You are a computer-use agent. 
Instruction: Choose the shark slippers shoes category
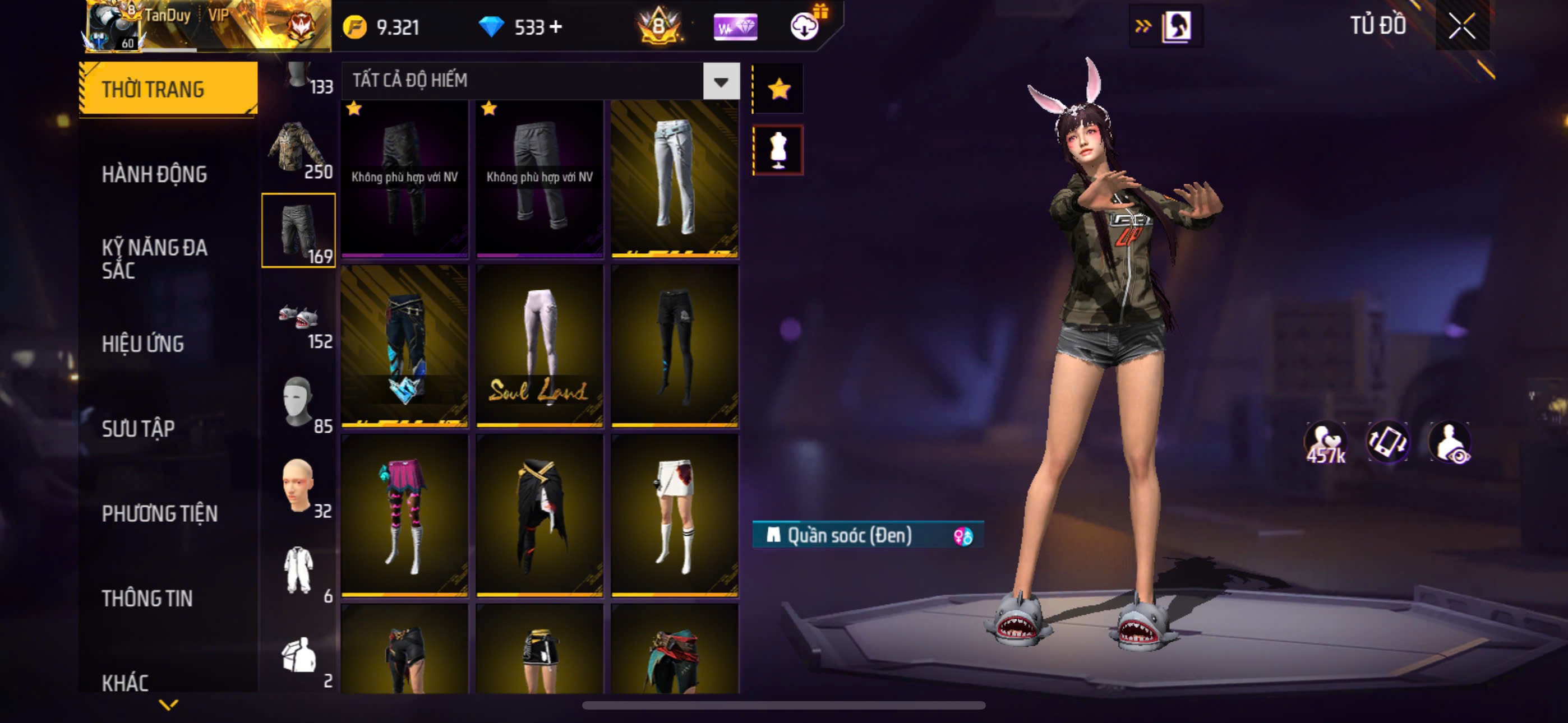(x=298, y=318)
